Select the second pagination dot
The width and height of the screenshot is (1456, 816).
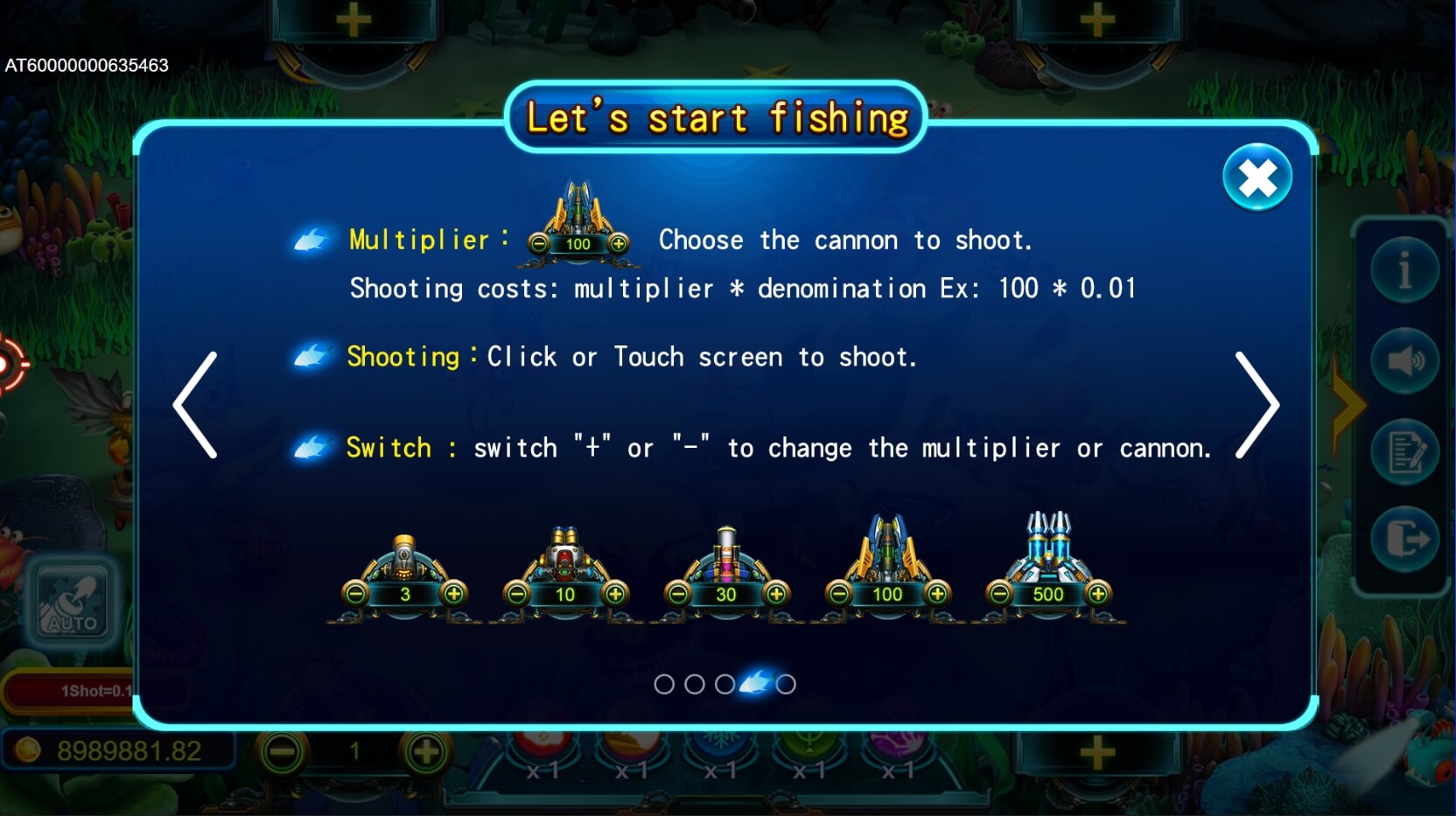tap(695, 685)
